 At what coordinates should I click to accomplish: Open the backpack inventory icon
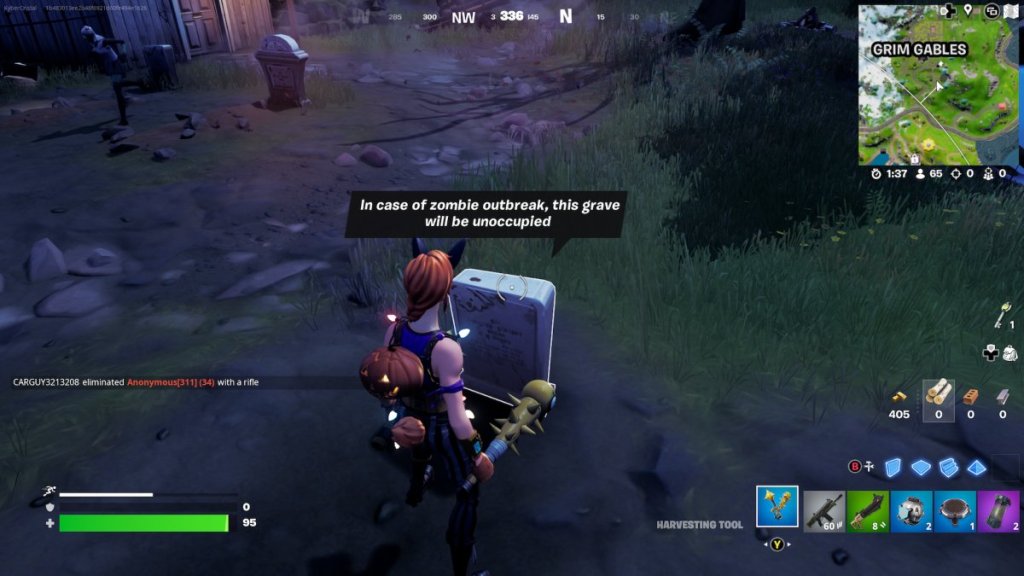click(1009, 352)
